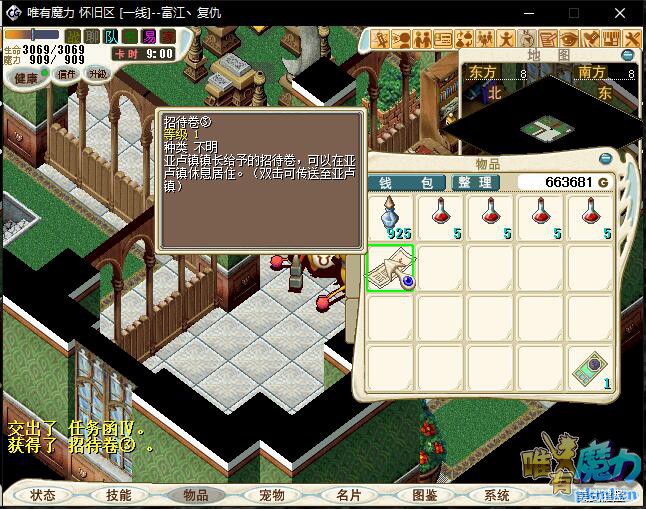
Task: Click the 健康 health status button
Action: (x=26, y=77)
